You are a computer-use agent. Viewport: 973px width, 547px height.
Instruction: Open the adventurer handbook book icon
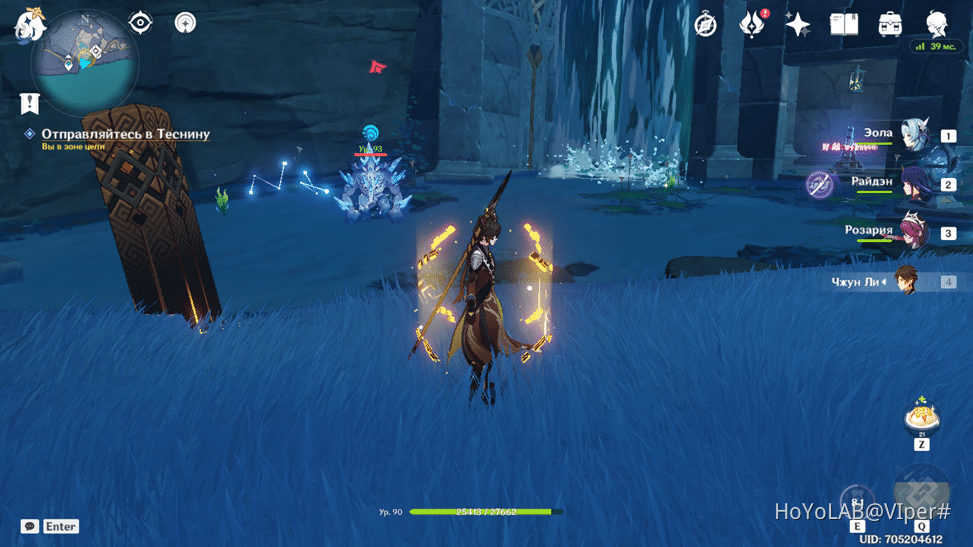point(843,25)
